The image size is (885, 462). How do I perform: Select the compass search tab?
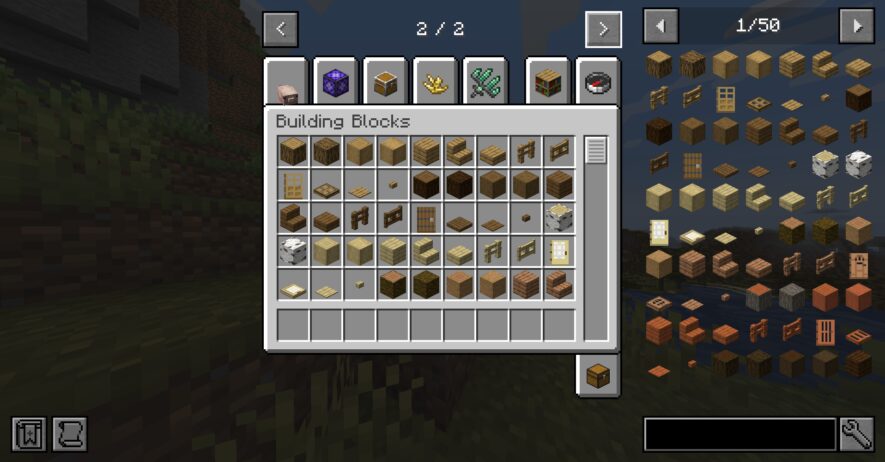(598, 82)
